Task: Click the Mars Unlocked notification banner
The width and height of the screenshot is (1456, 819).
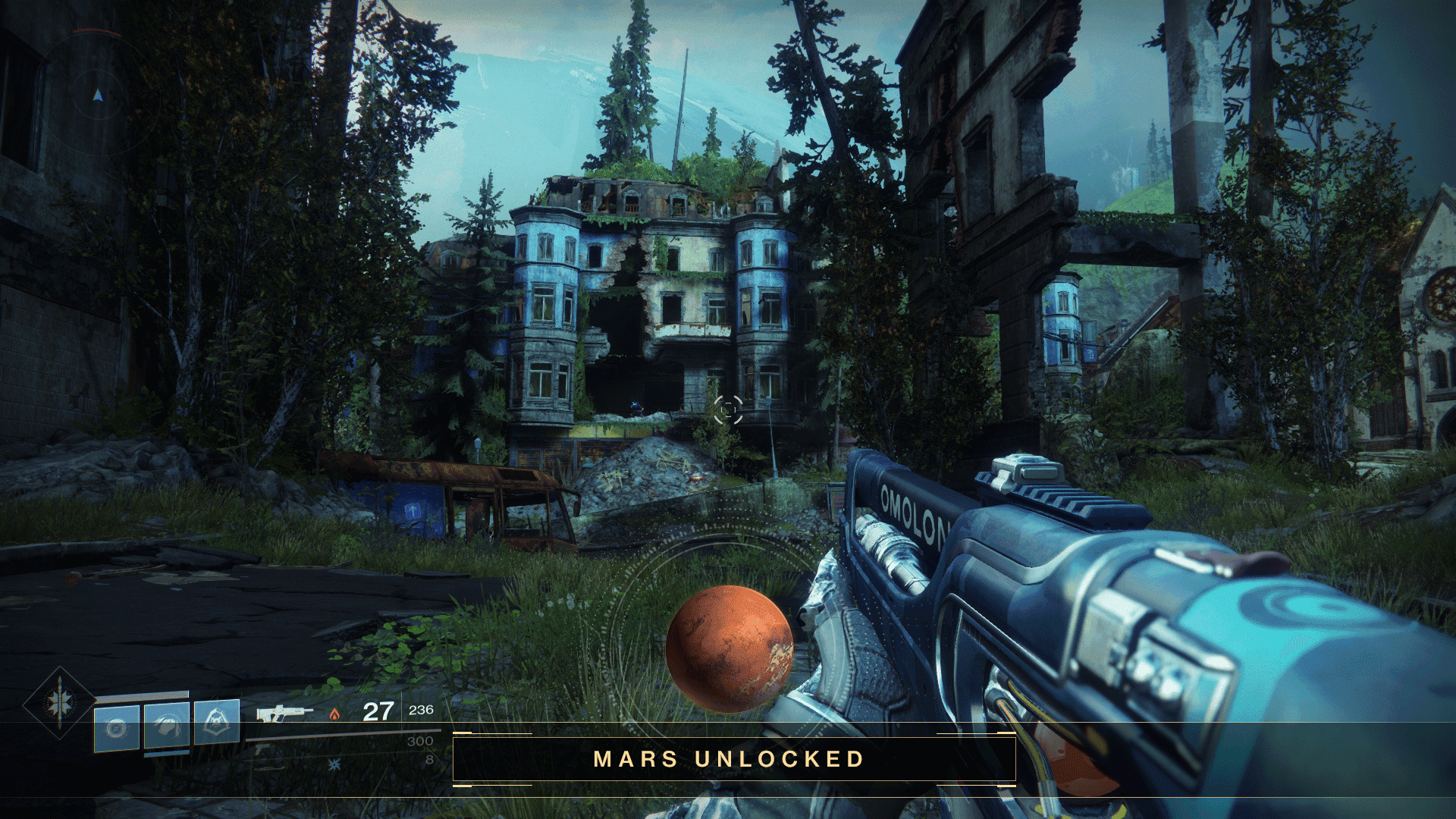Action: [x=733, y=759]
